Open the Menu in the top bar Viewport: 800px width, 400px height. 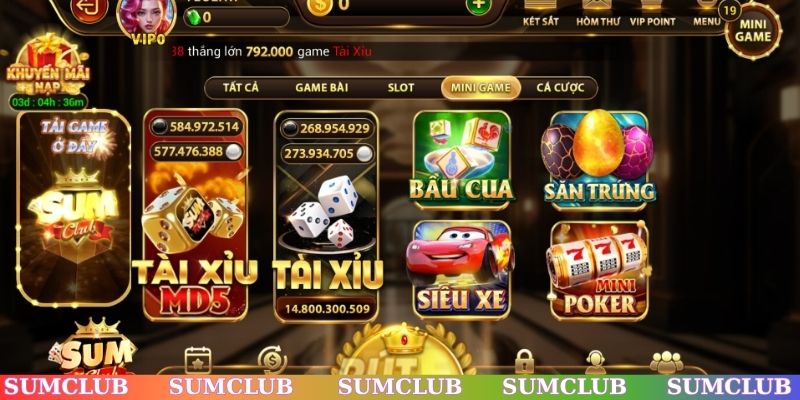(x=706, y=12)
